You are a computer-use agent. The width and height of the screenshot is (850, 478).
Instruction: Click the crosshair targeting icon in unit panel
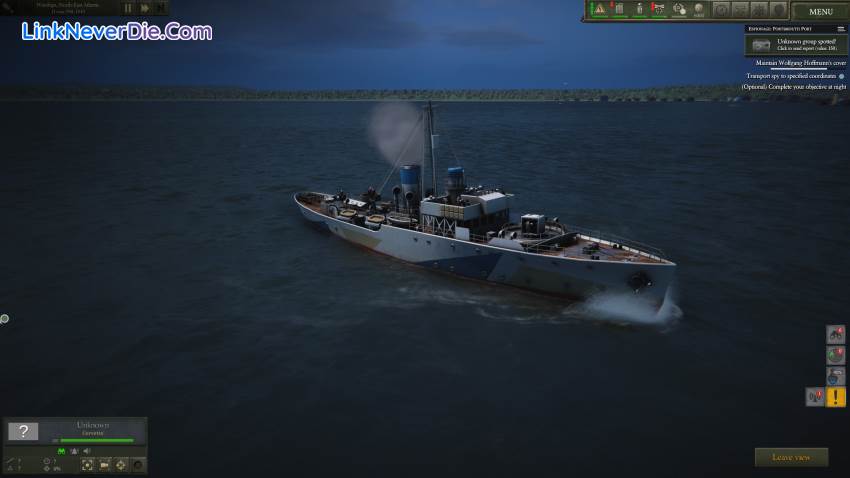[122, 465]
